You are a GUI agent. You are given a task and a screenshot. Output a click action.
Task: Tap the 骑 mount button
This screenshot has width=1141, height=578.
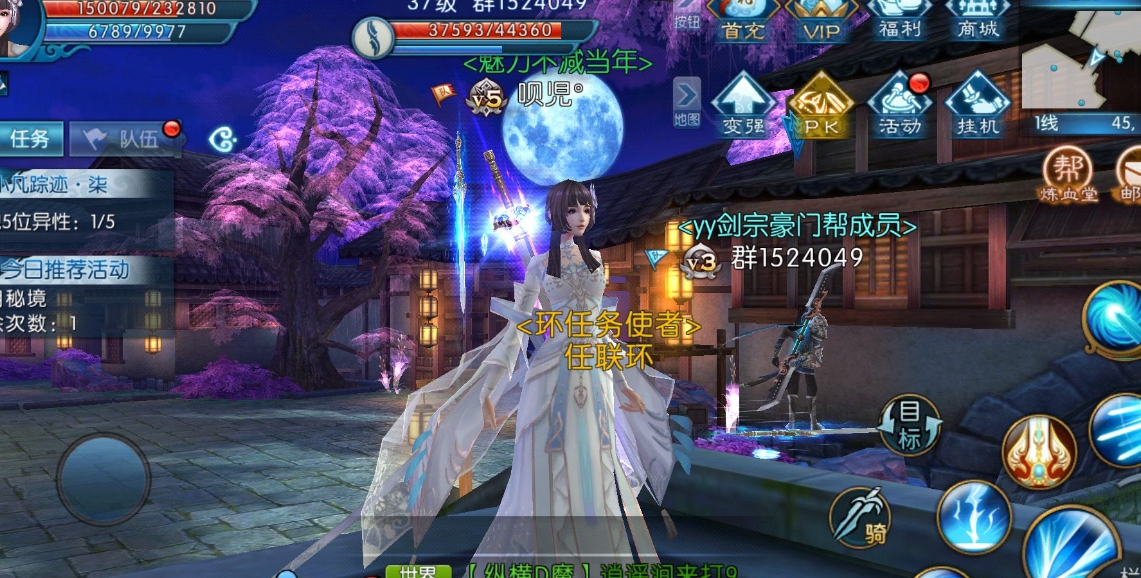pos(860,518)
